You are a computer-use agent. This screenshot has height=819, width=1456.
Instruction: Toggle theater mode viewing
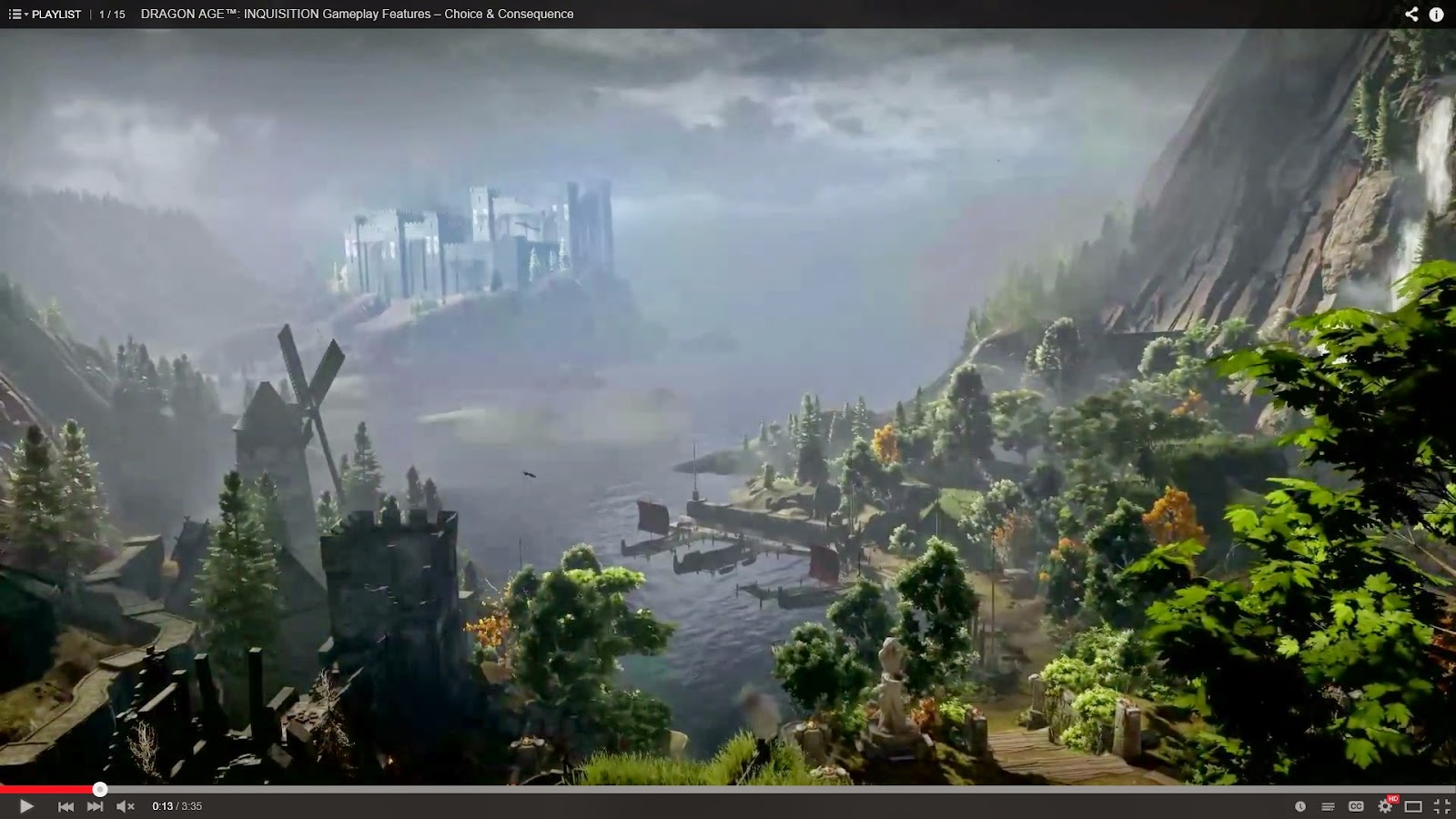(x=1411, y=806)
